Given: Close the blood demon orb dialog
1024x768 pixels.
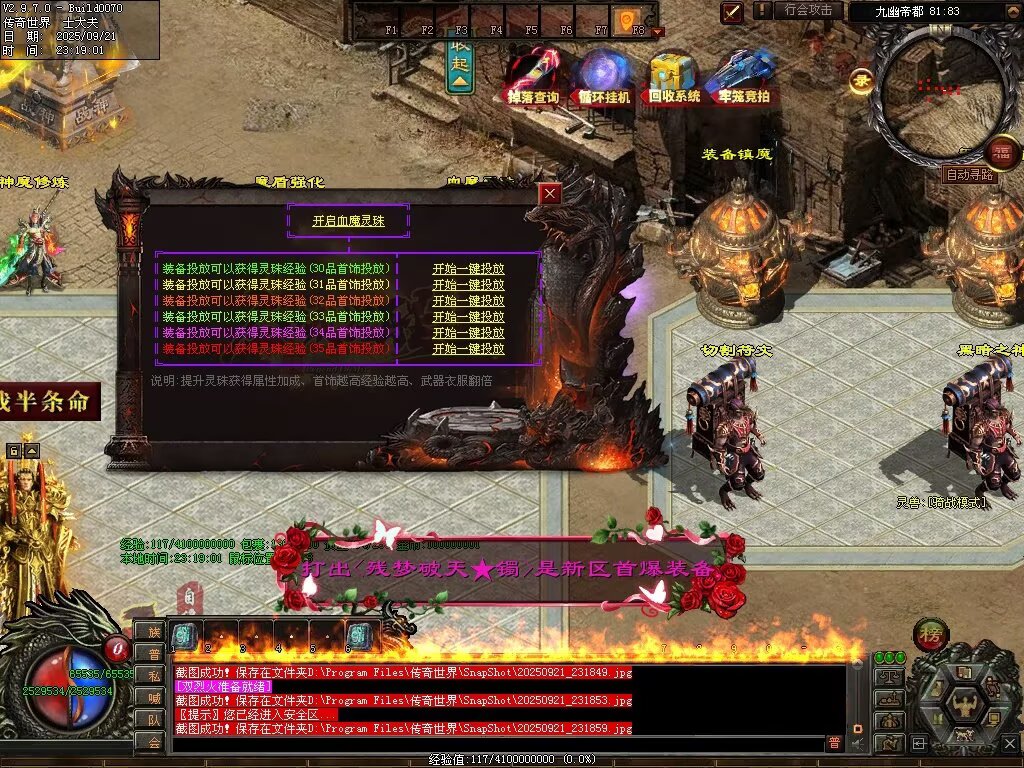Looking at the screenshot, I should pos(550,194).
